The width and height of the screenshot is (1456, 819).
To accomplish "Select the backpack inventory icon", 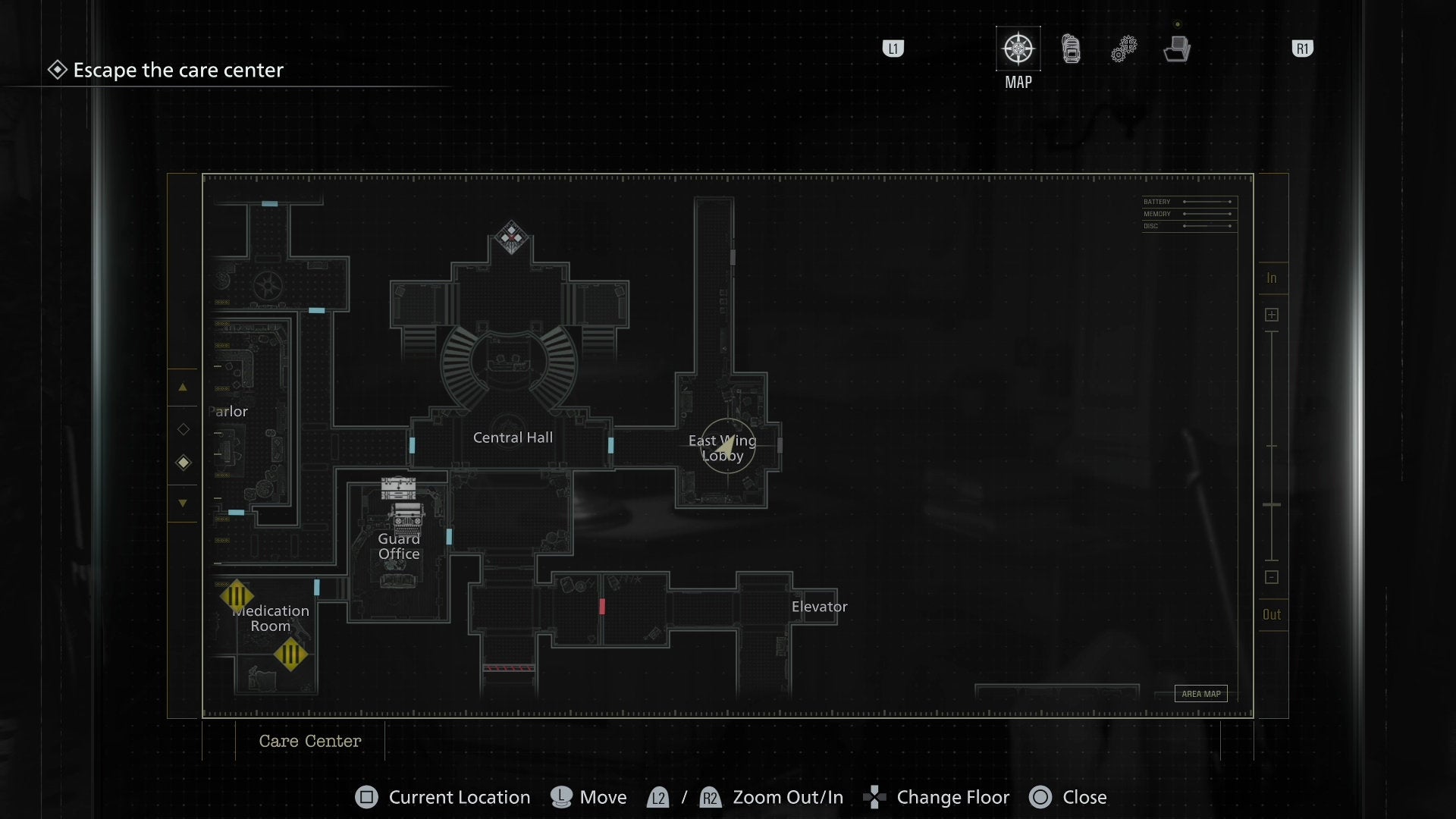I will click(x=1070, y=48).
